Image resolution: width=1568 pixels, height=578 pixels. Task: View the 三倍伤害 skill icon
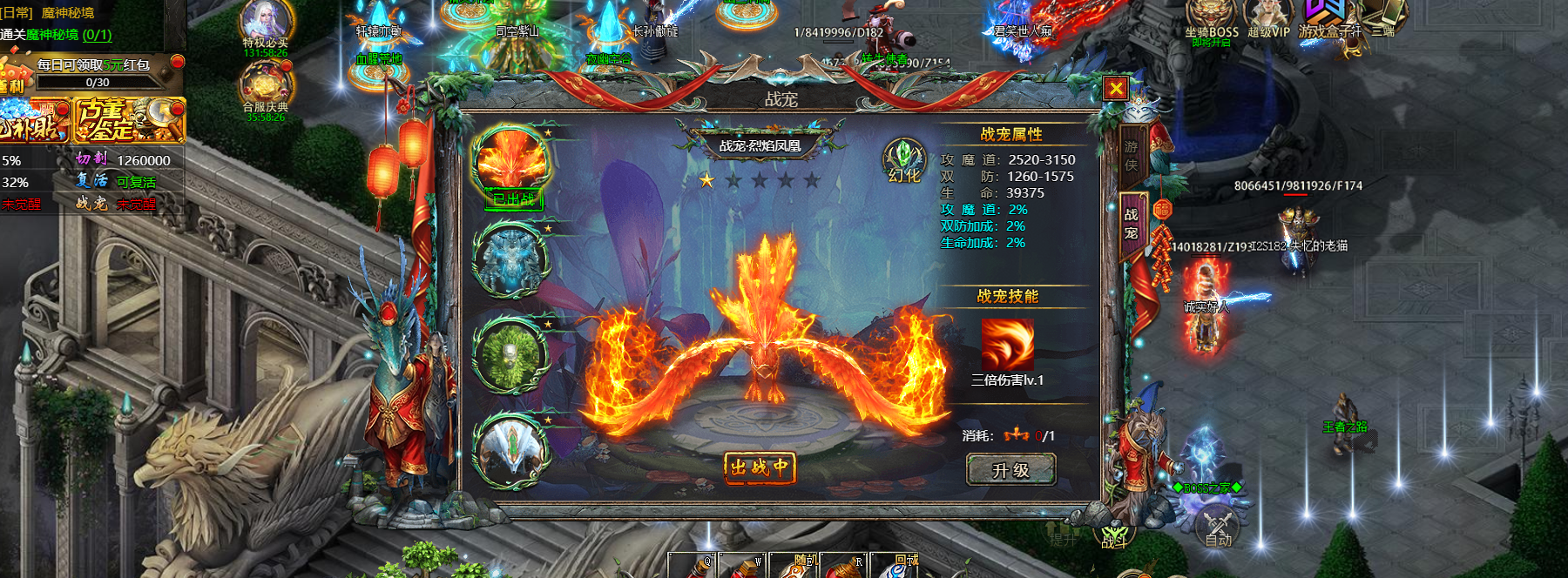click(1008, 344)
